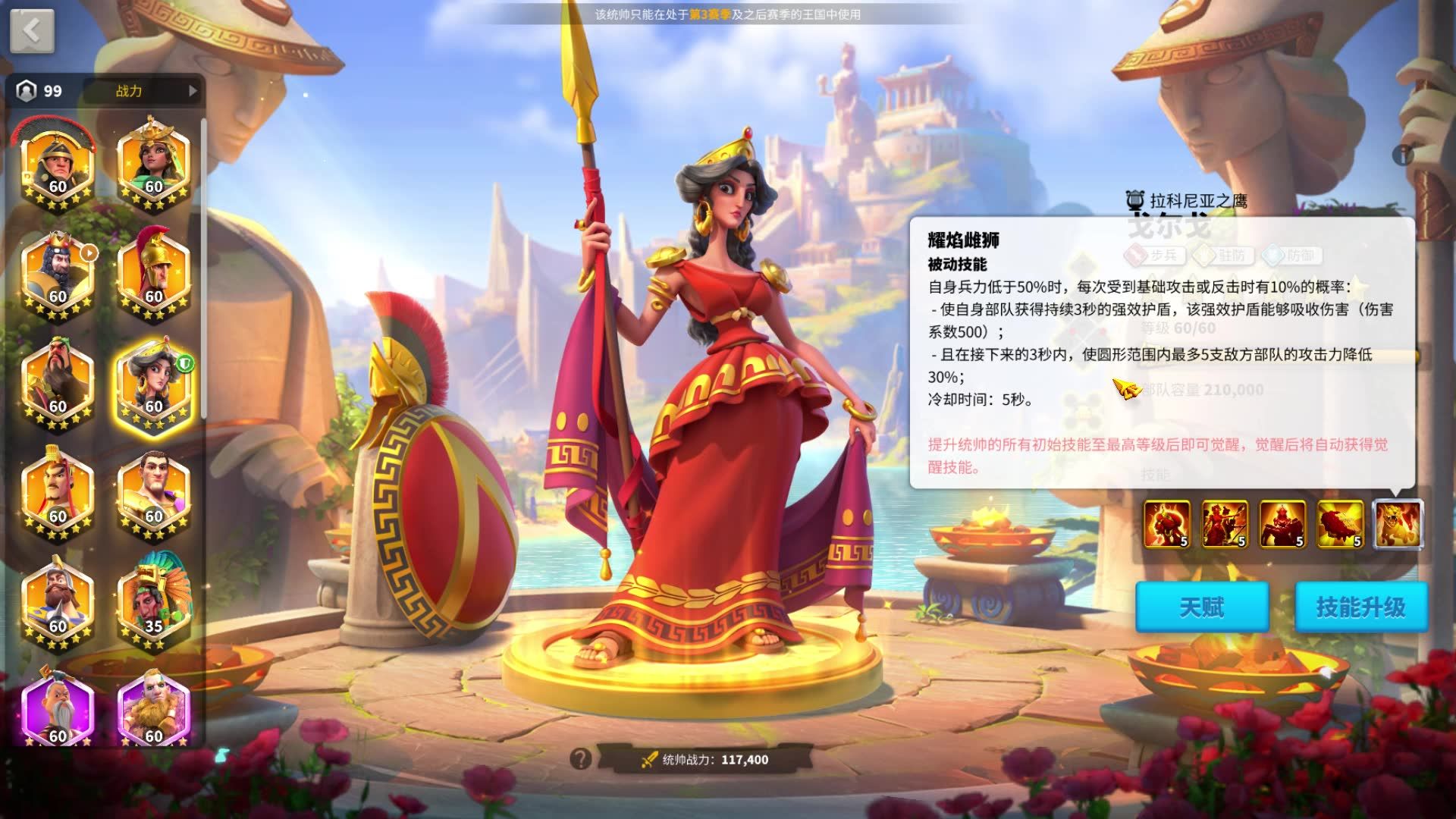Viewport: 1456px width, 819px height.
Task: Click the player avatar showing level 99
Action: [x=29, y=92]
